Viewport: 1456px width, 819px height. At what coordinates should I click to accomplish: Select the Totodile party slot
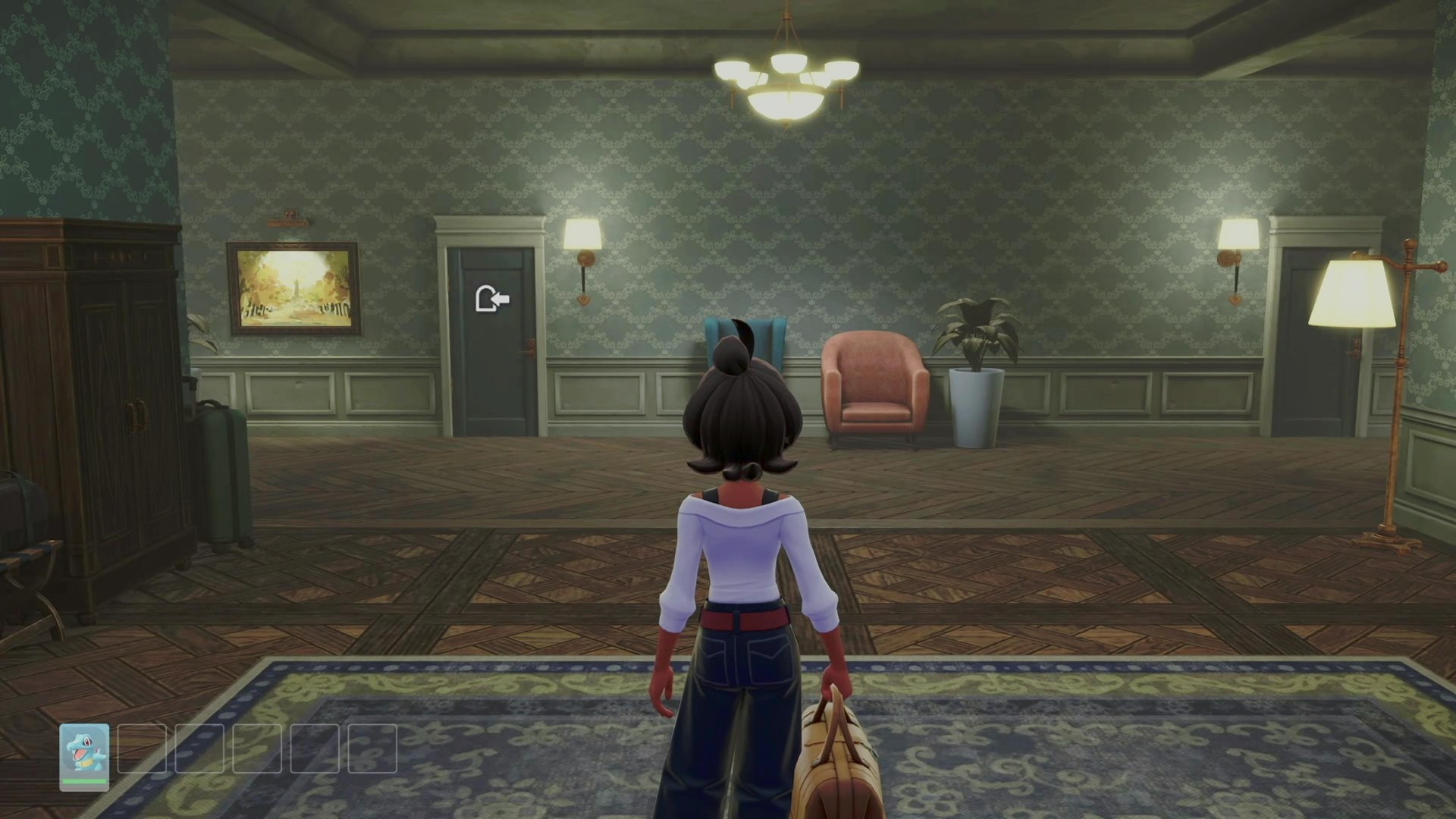pyautogui.click(x=84, y=757)
